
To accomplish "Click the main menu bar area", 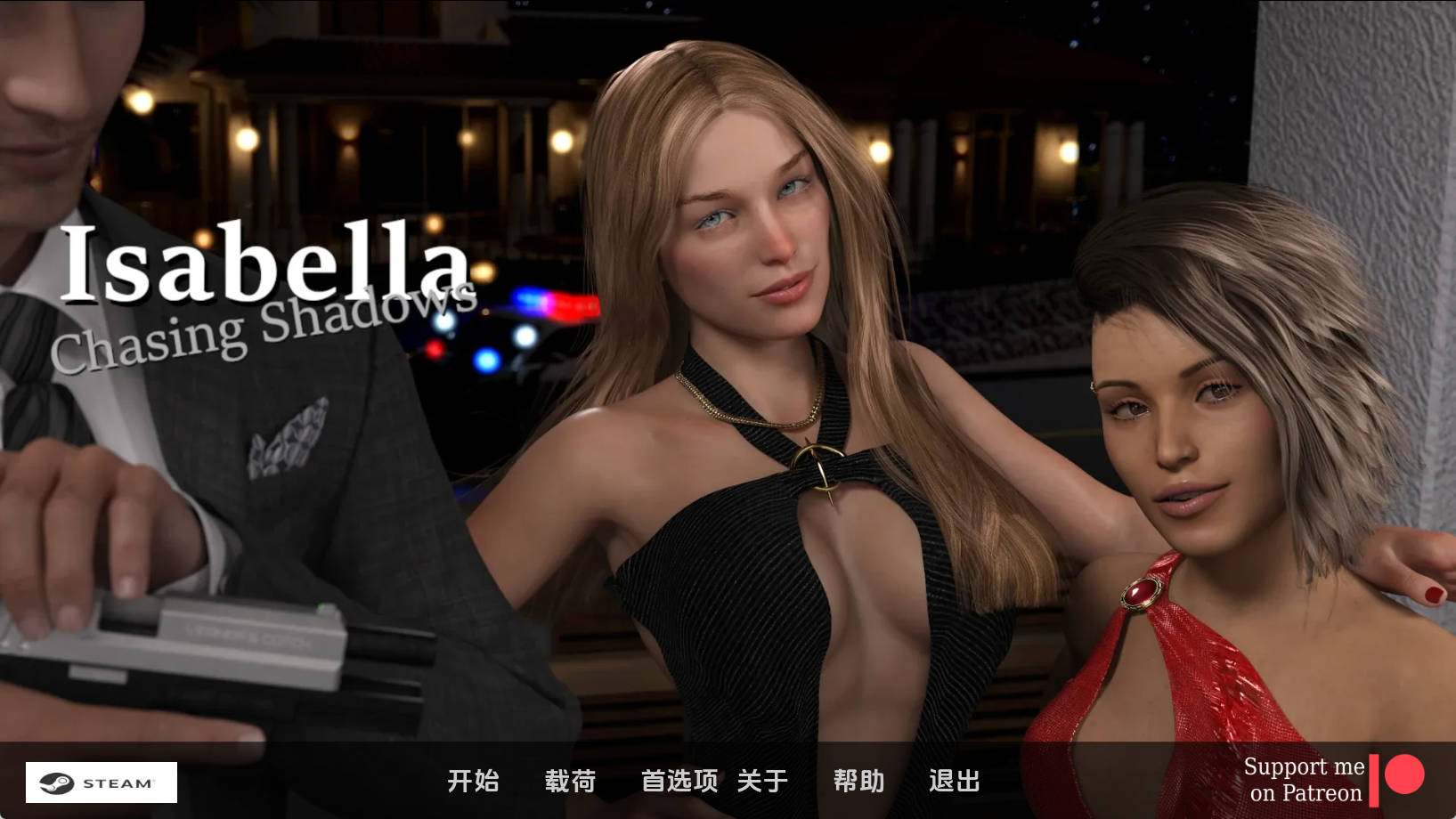I will coord(712,781).
